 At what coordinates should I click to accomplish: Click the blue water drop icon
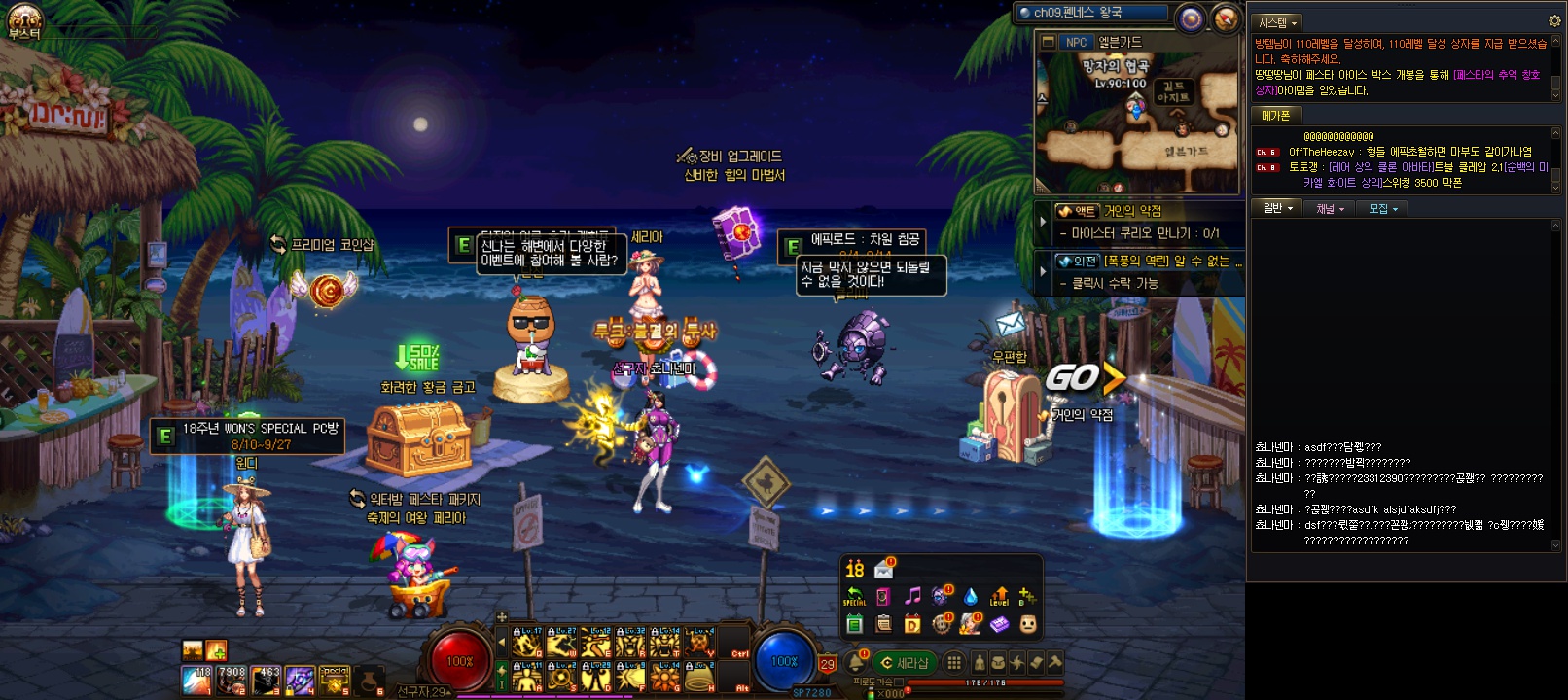pos(970,596)
